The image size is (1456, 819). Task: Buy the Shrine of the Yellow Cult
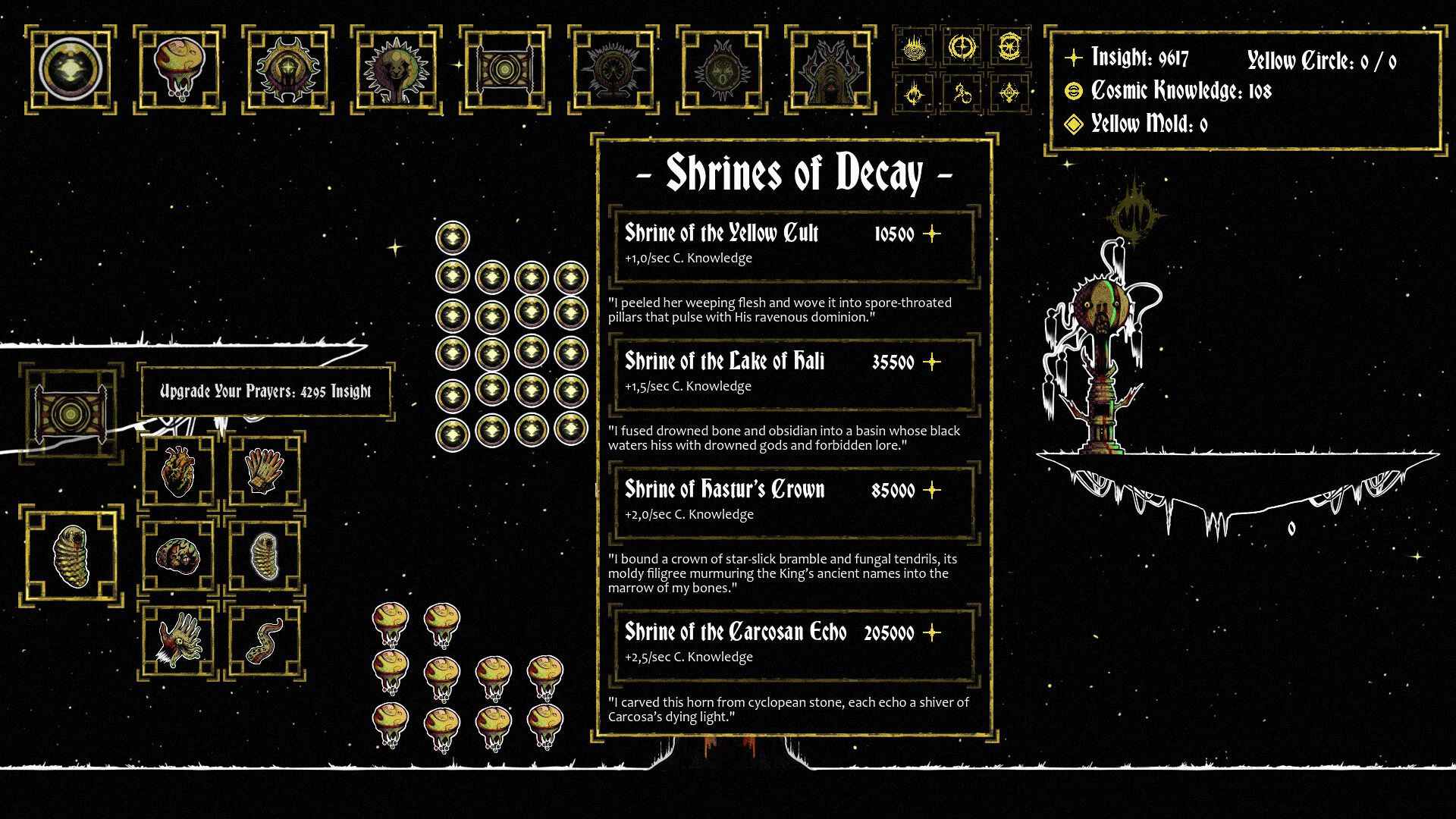coord(793,244)
